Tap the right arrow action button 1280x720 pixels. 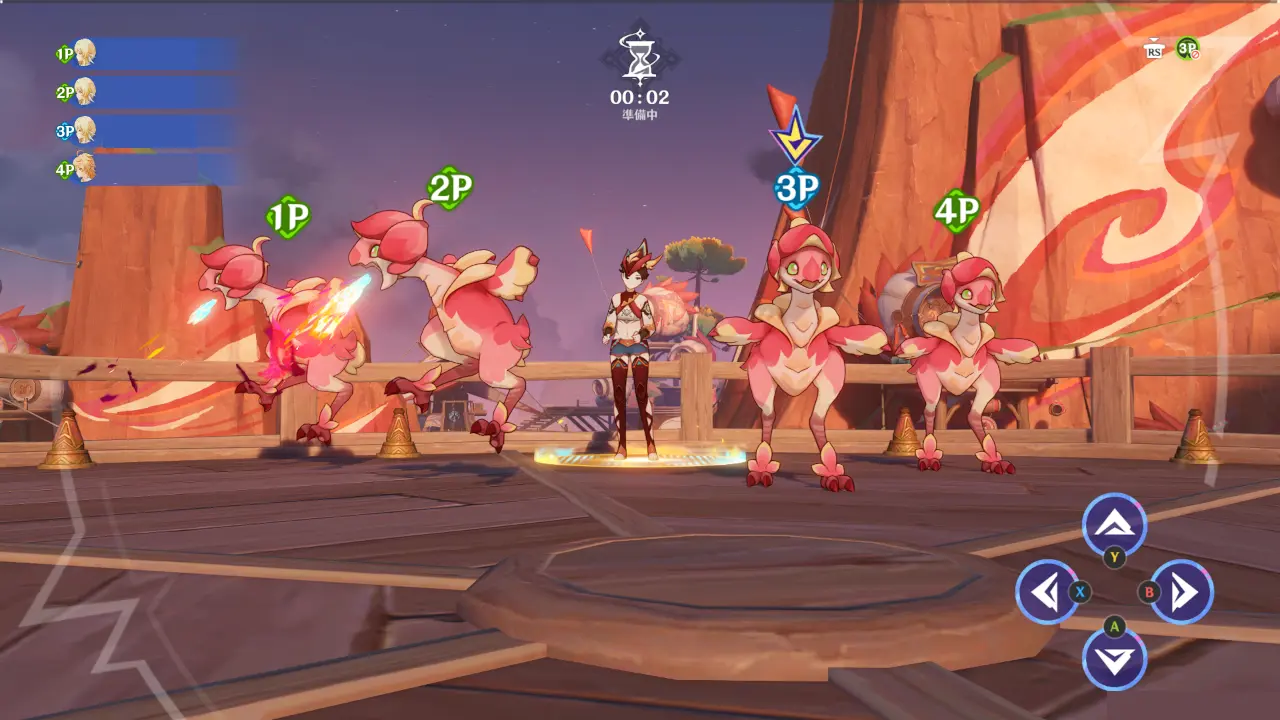click(x=1182, y=593)
